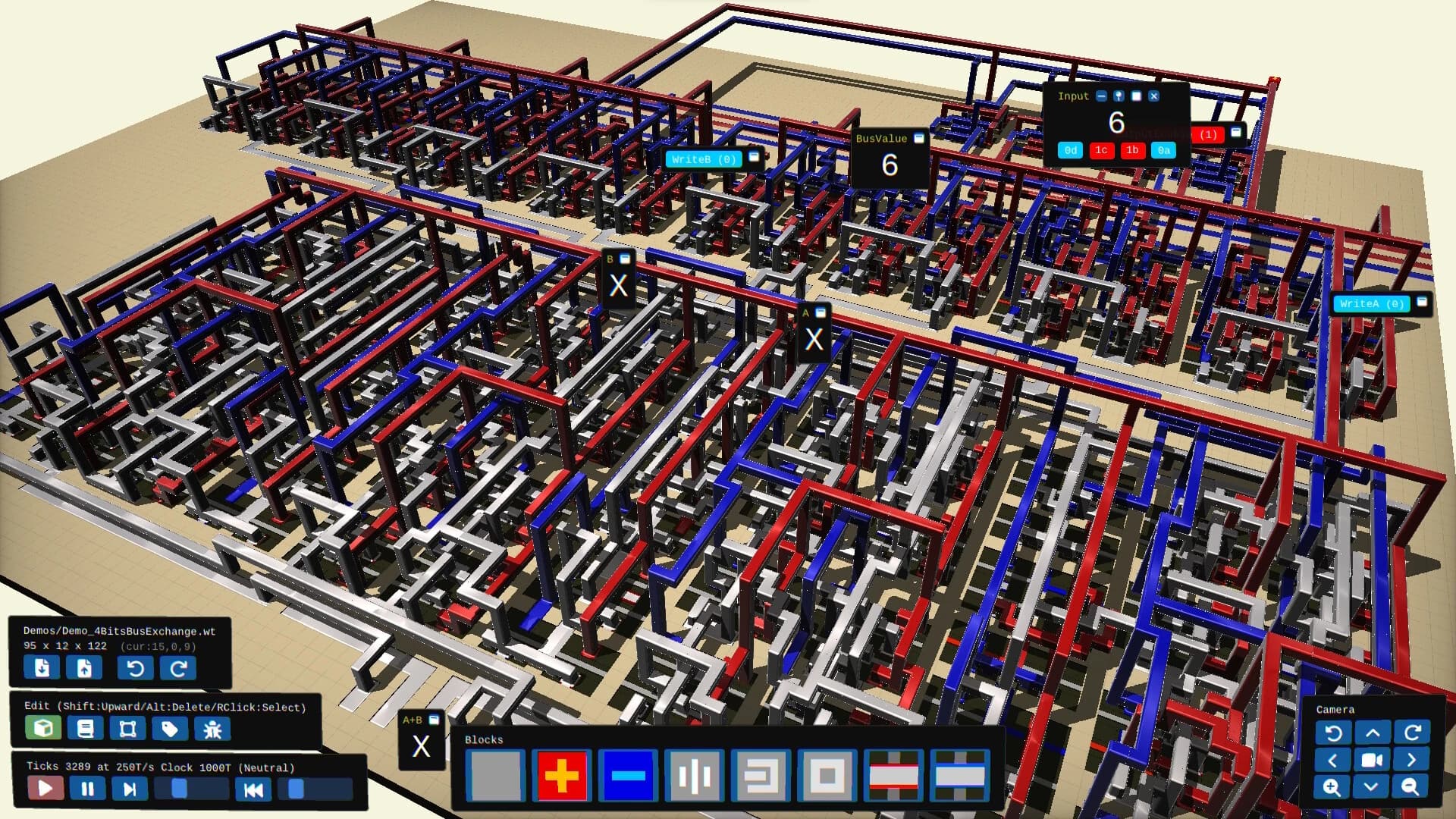Collapse the WriteB (0) panel

tap(754, 158)
